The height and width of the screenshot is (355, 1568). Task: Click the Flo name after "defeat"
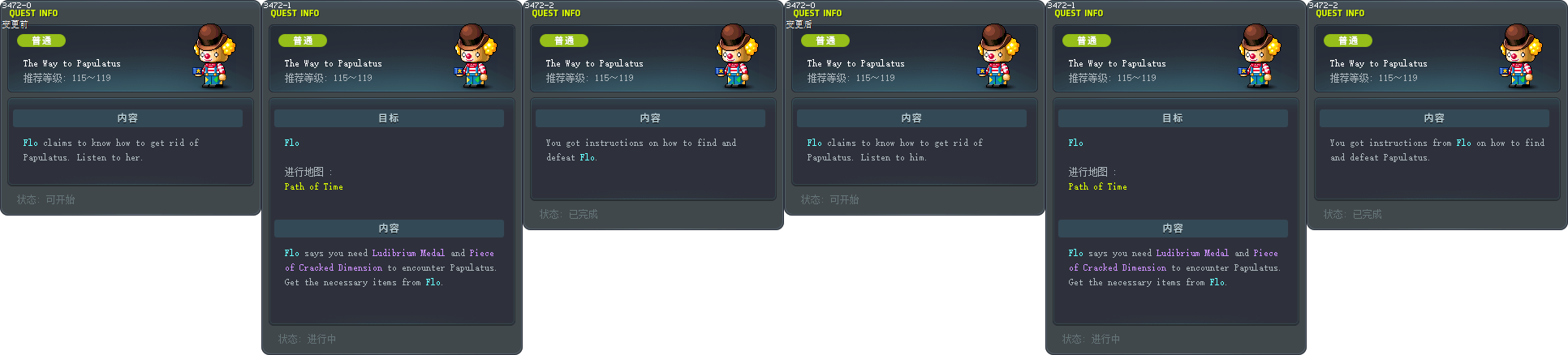[x=587, y=158]
